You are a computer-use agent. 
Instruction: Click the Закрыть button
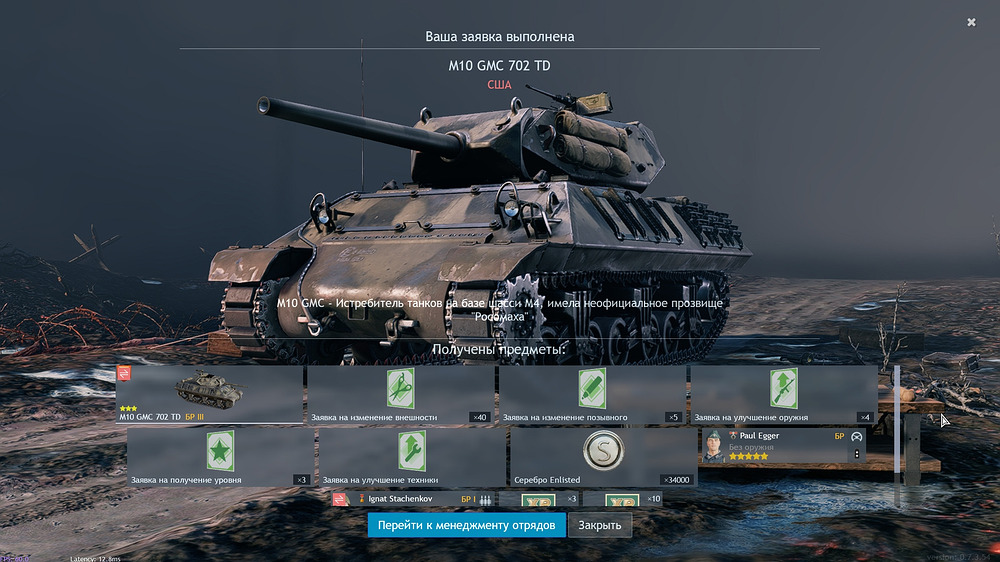600,525
